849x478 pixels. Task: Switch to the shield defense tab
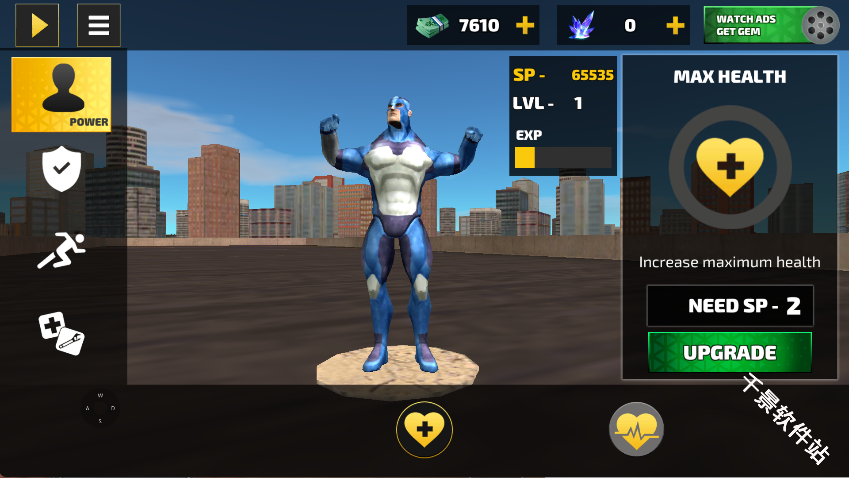[61, 169]
